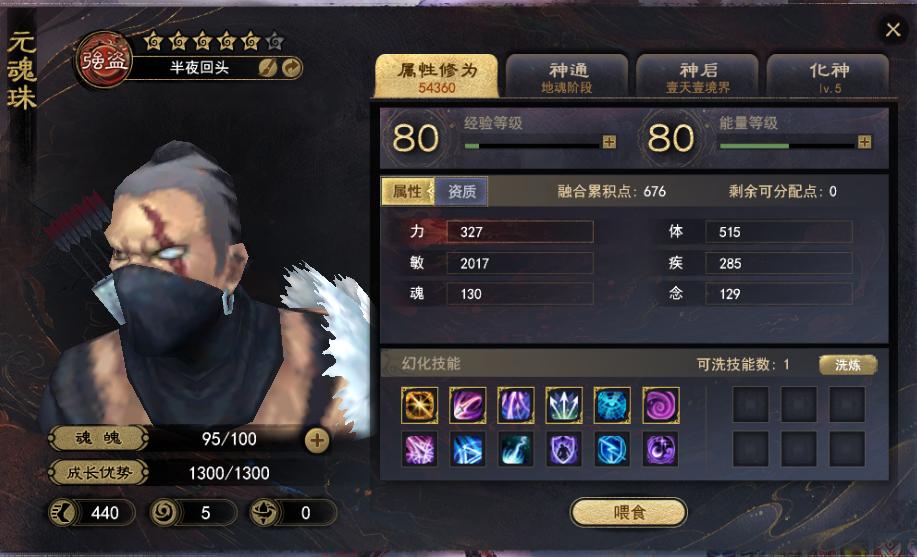
Task: Select the crescent moon skill icon
Action: pyautogui.click(x=660, y=448)
